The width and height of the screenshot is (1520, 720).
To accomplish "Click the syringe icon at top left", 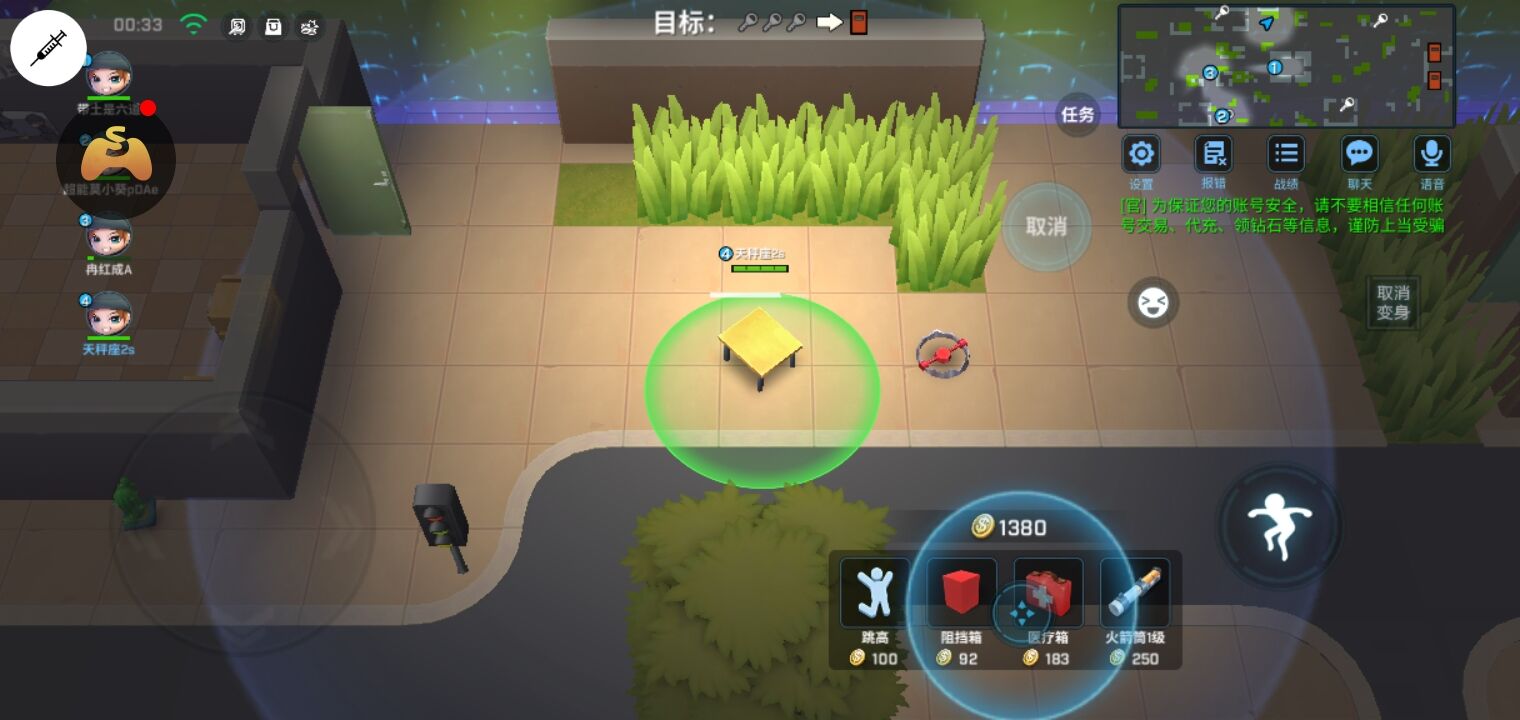I will coord(47,47).
